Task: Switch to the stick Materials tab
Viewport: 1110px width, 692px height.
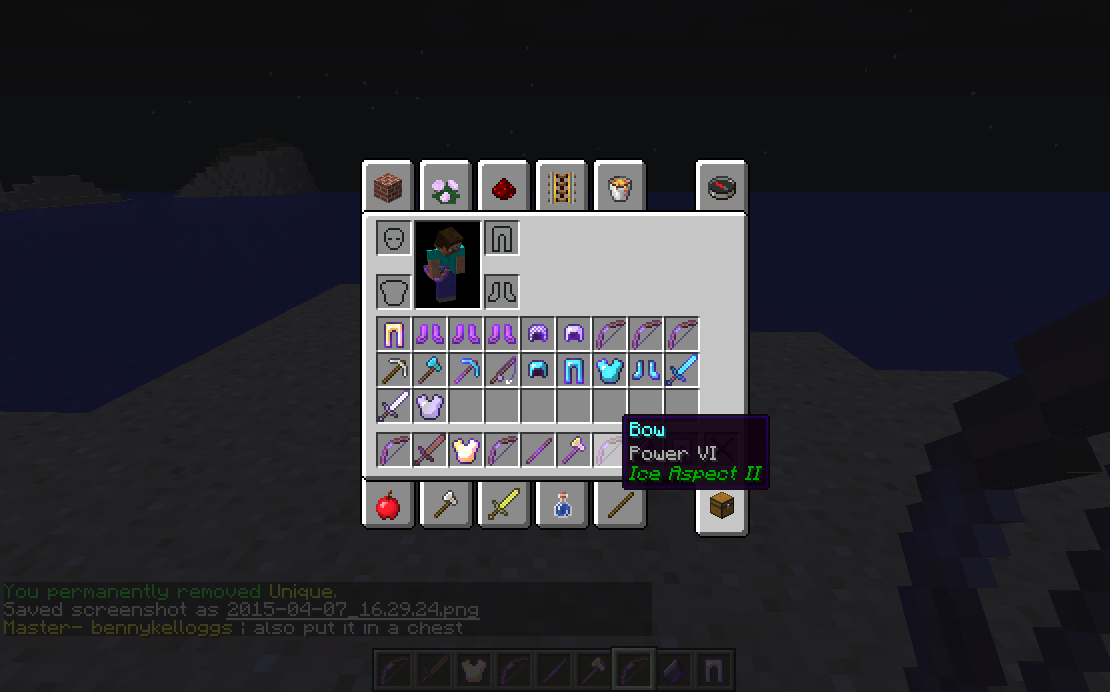Action: (620, 506)
